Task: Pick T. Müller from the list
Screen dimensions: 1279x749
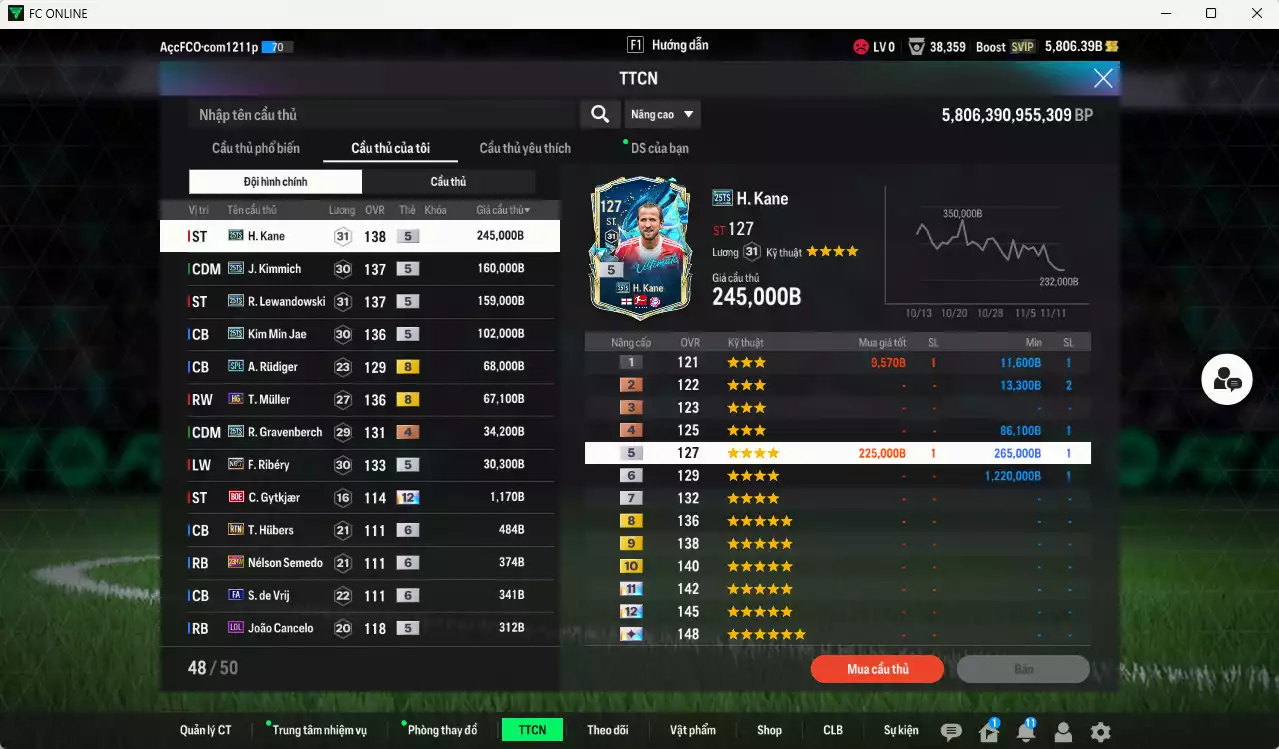Action: coord(360,399)
